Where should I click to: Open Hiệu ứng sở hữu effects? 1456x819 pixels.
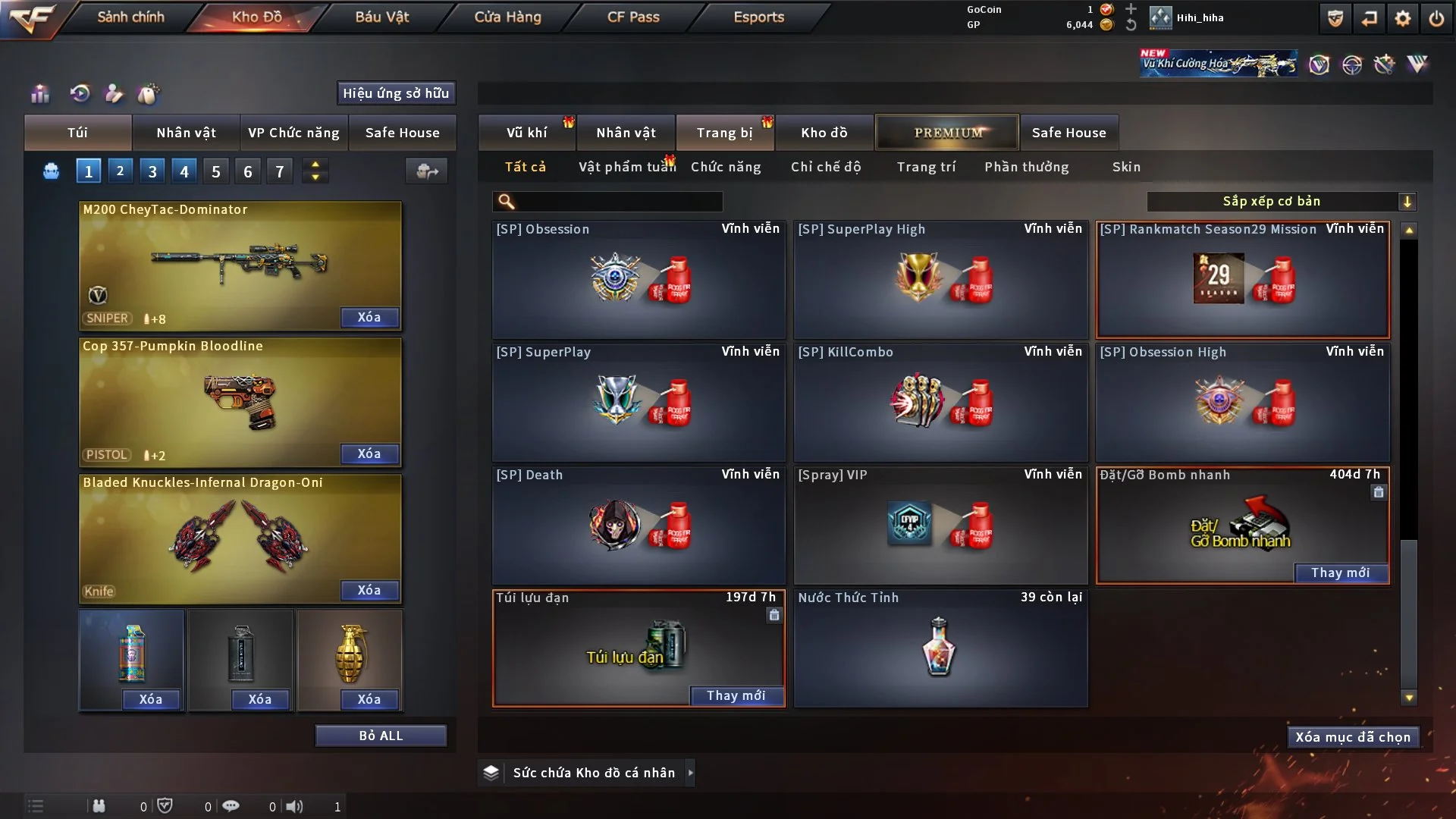[396, 93]
